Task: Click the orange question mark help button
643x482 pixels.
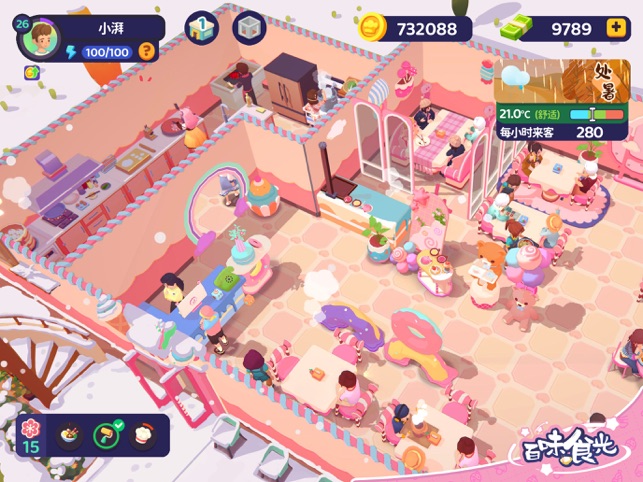Action: (147, 50)
